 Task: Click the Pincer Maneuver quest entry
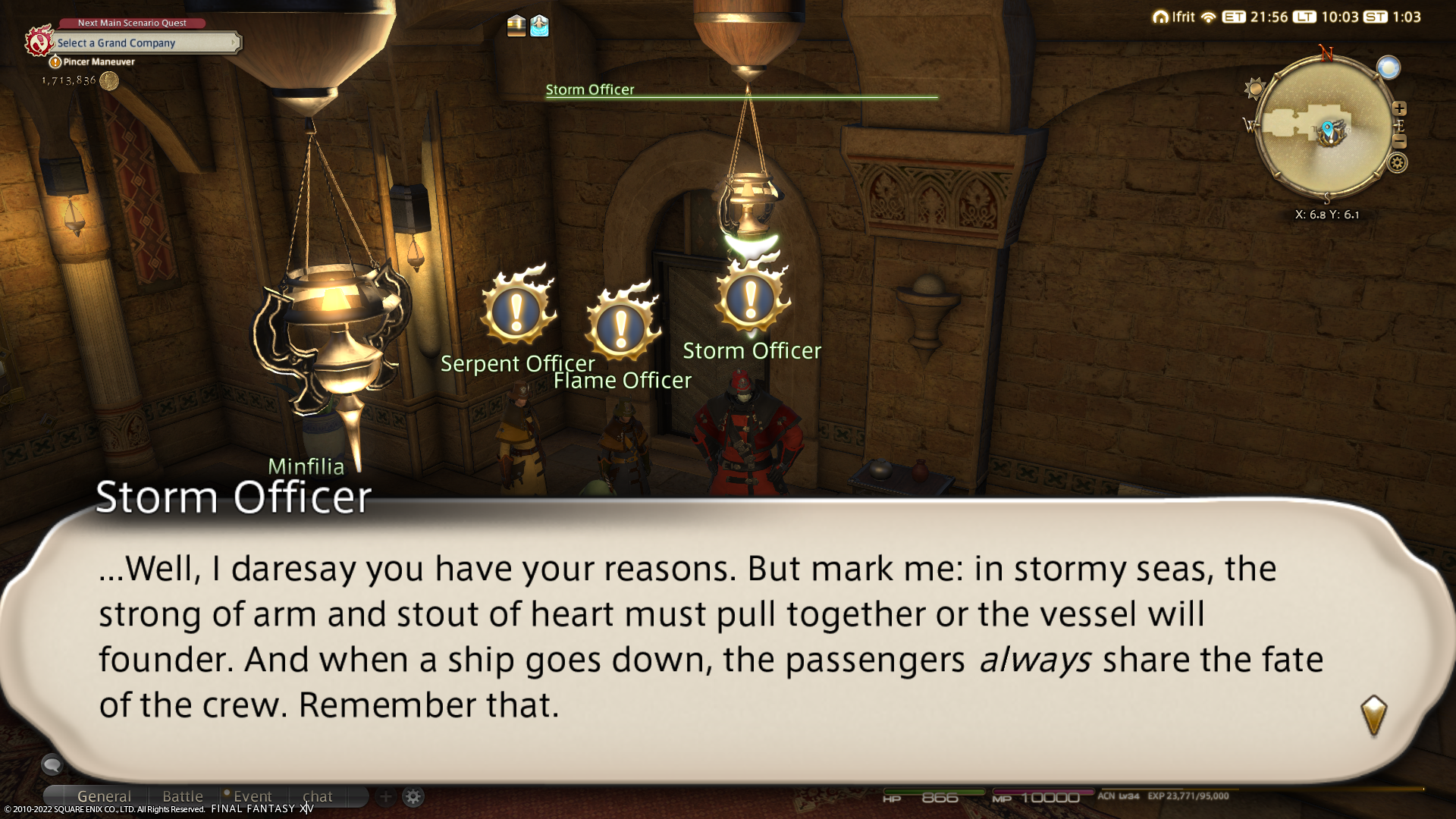[x=99, y=62]
